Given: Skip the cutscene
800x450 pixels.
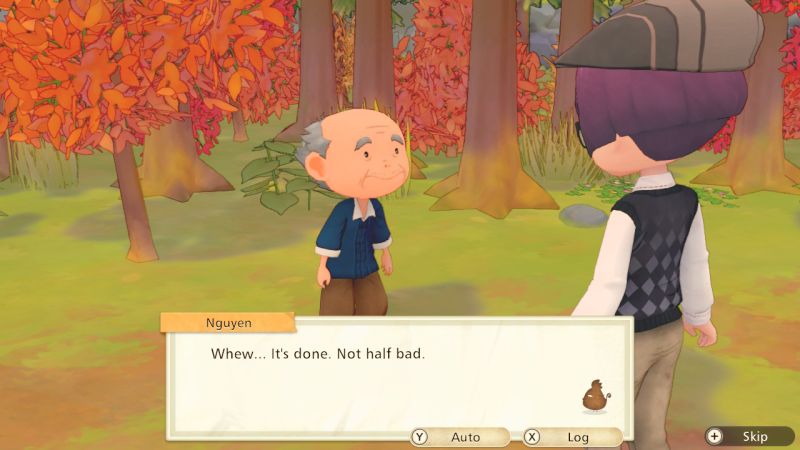Looking at the screenshot, I should pyautogui.click(x=744, y=436).
